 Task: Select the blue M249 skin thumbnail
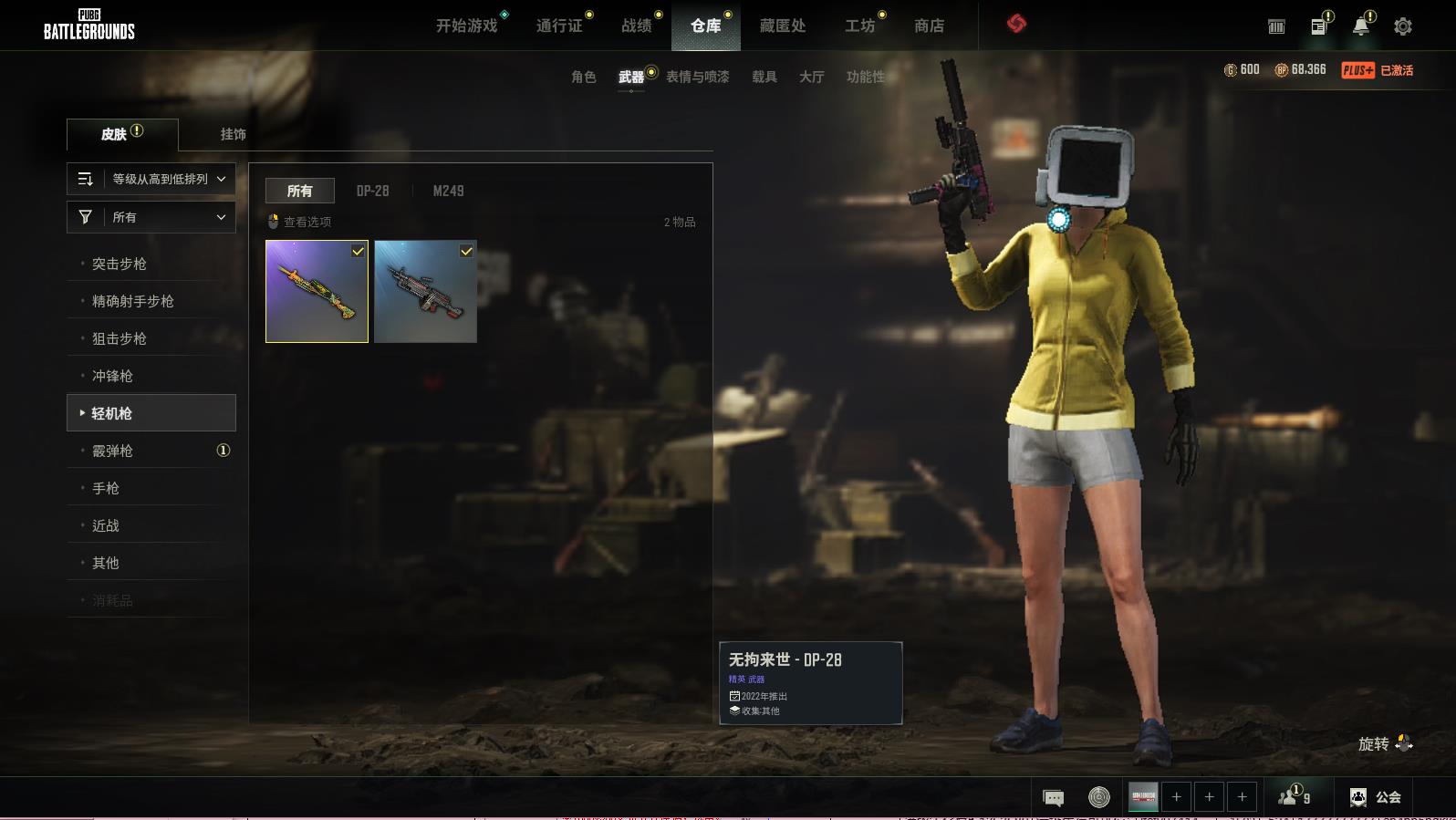pyautogui.click(x=425, y=291)
